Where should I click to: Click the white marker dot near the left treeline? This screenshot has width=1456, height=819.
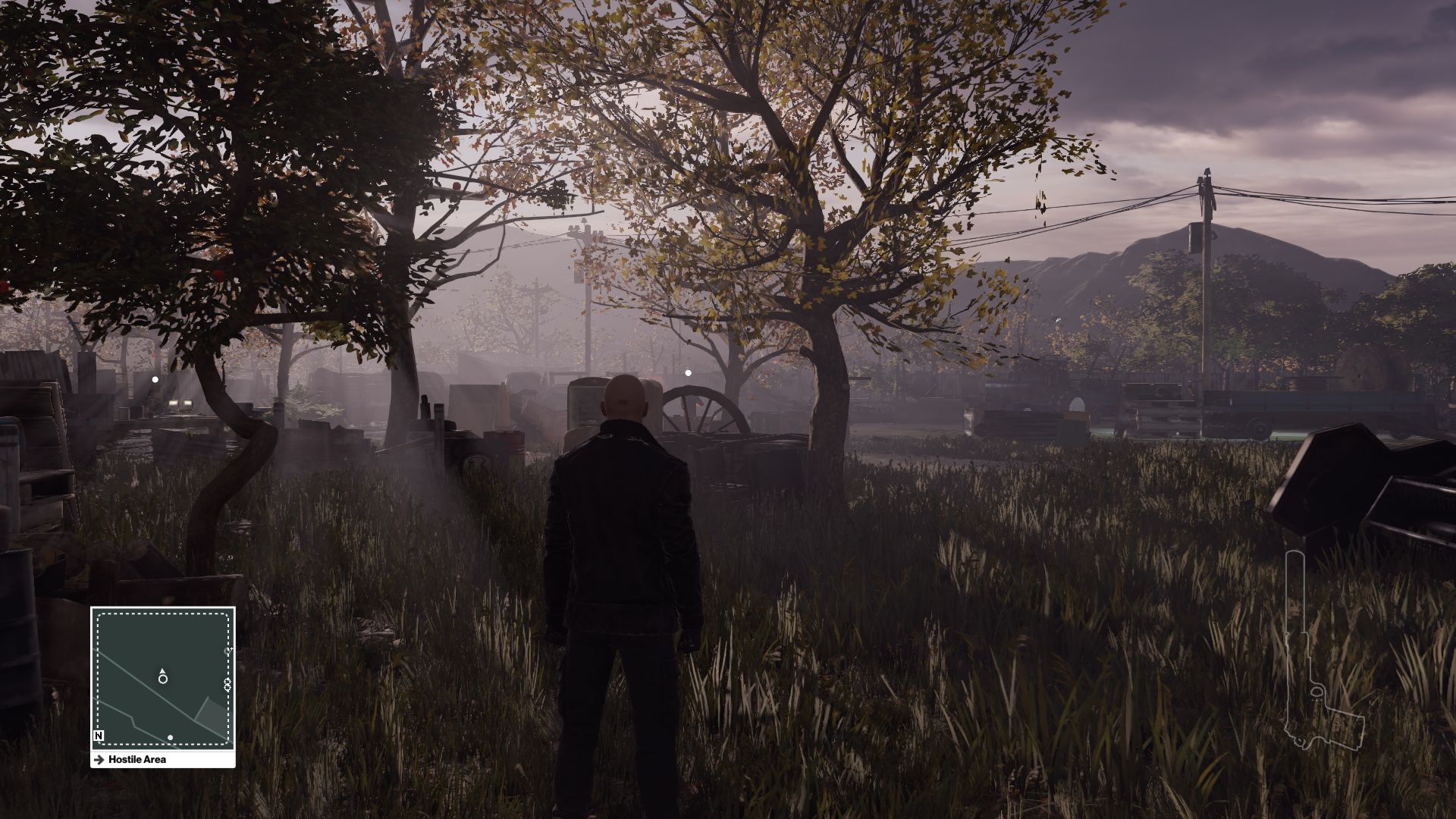[155, 378]
